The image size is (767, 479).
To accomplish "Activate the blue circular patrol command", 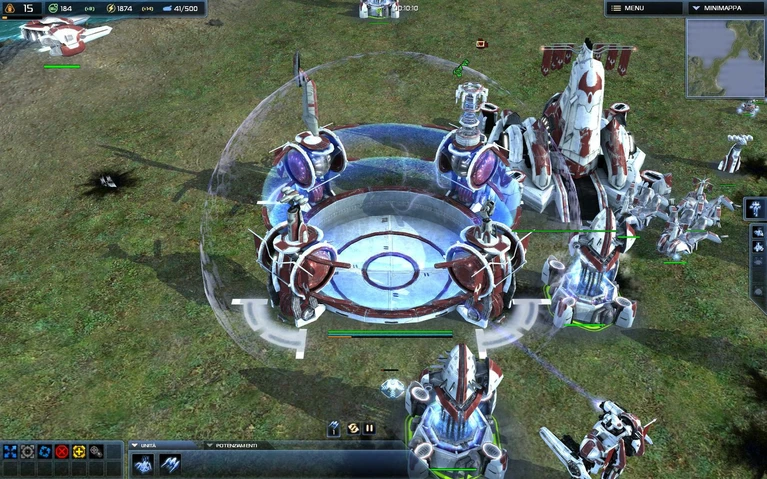I will coord(44,452).
